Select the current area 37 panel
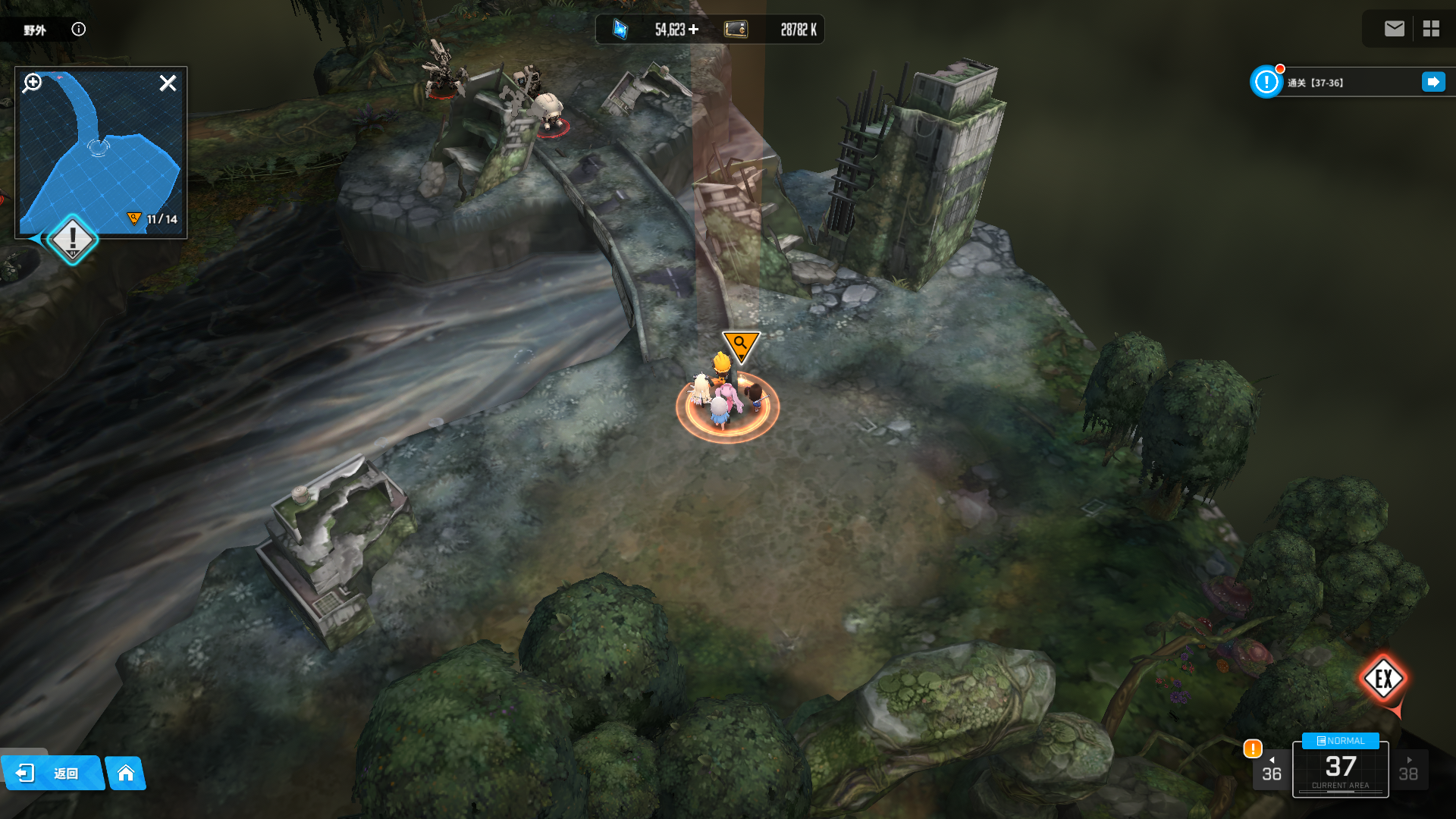Viewport: 1456px width, 819px height. pos(1340,770)
